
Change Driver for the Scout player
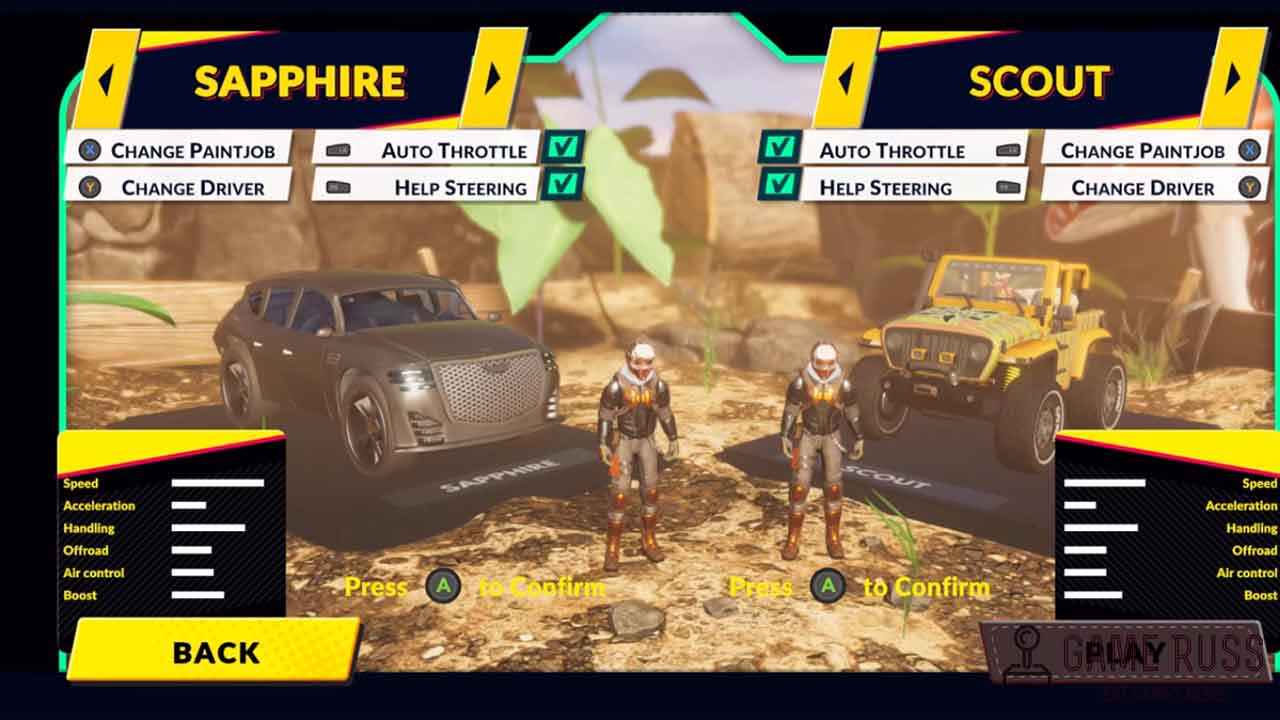(1150, 188)
